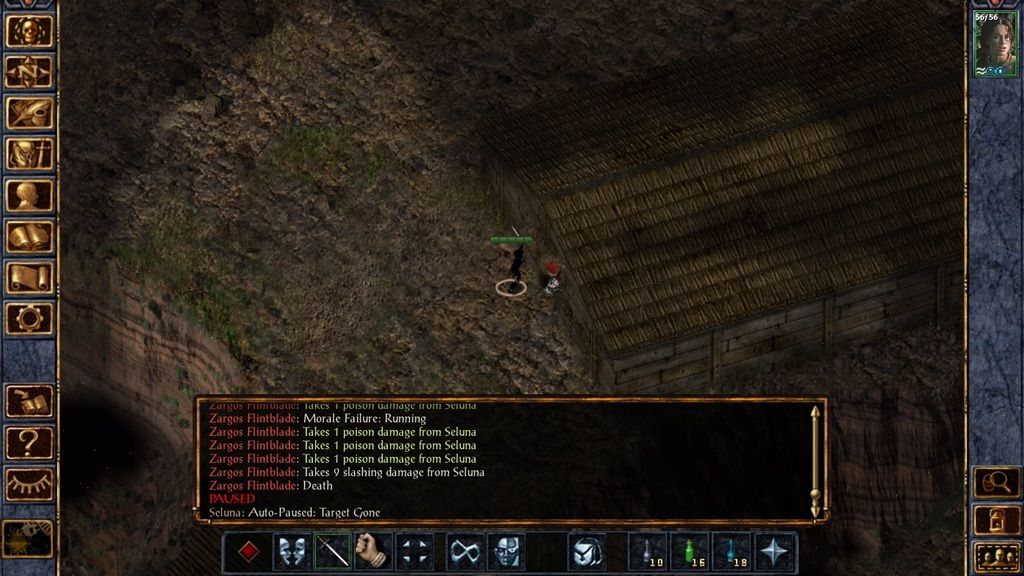Open the mage spellbook
Image resolution: width=1024 pixels, height=576 pixels.
click(29, 236)
